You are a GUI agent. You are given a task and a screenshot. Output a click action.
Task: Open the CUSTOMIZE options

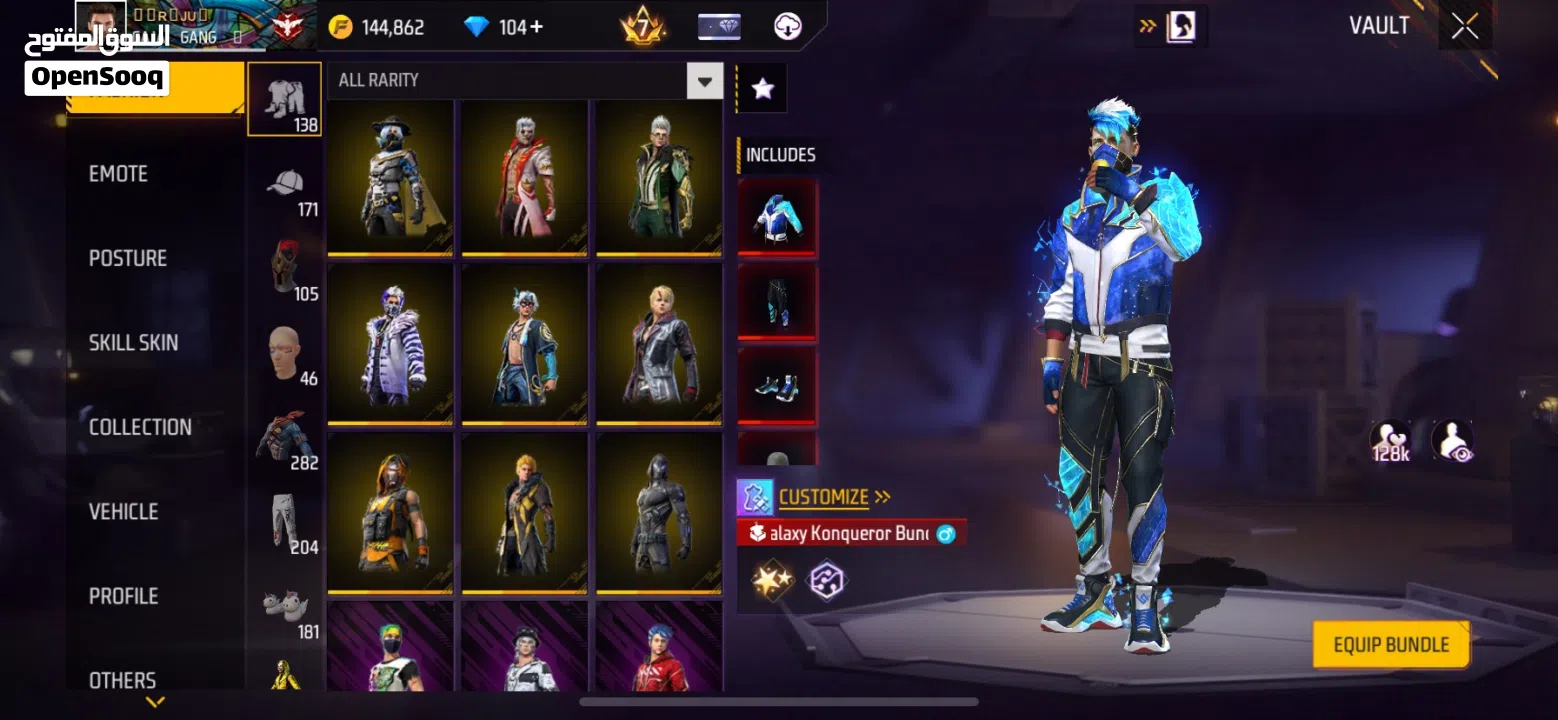click(x=826, y=497)
